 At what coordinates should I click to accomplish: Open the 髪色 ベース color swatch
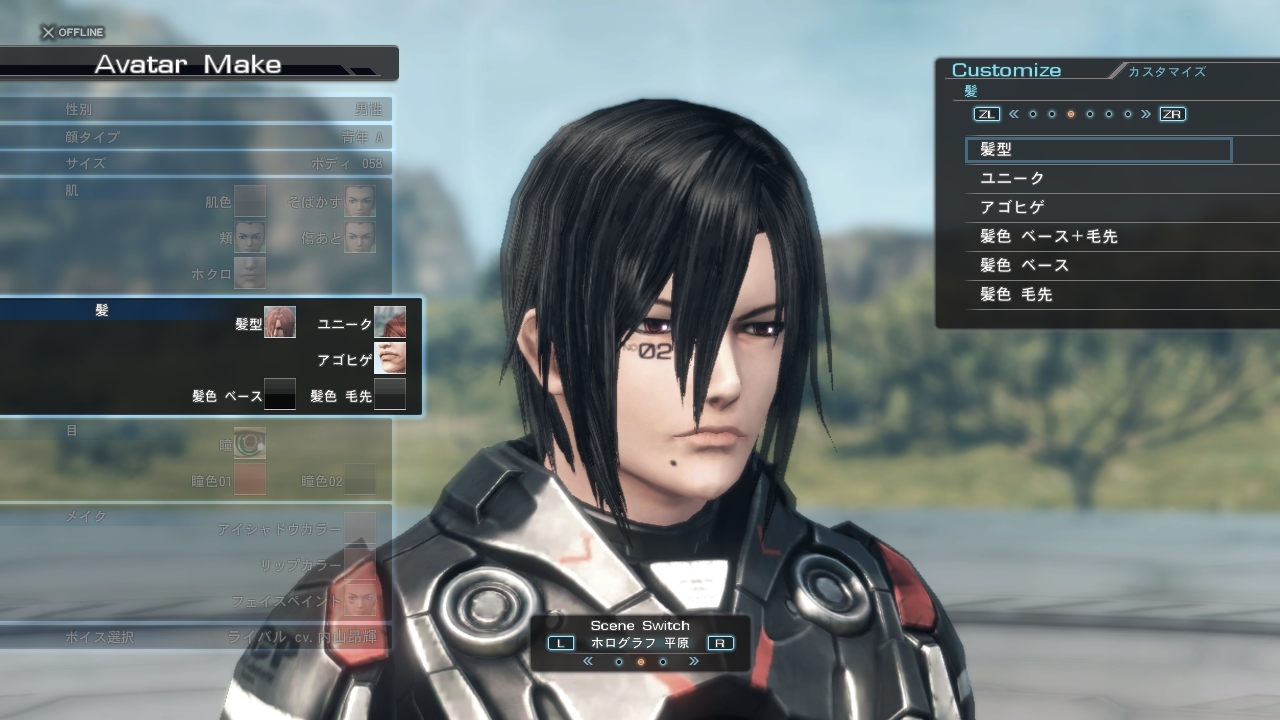click(x=280, y=394)
